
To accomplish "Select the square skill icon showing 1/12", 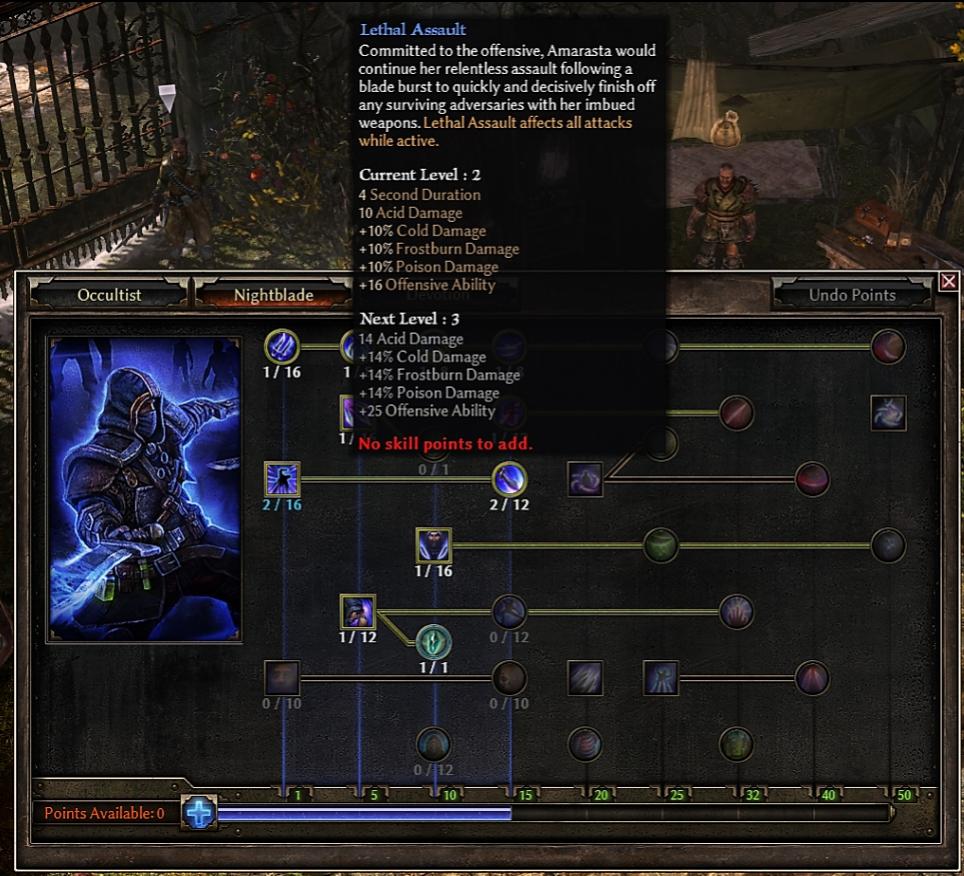I will click(x=357, y=611).
